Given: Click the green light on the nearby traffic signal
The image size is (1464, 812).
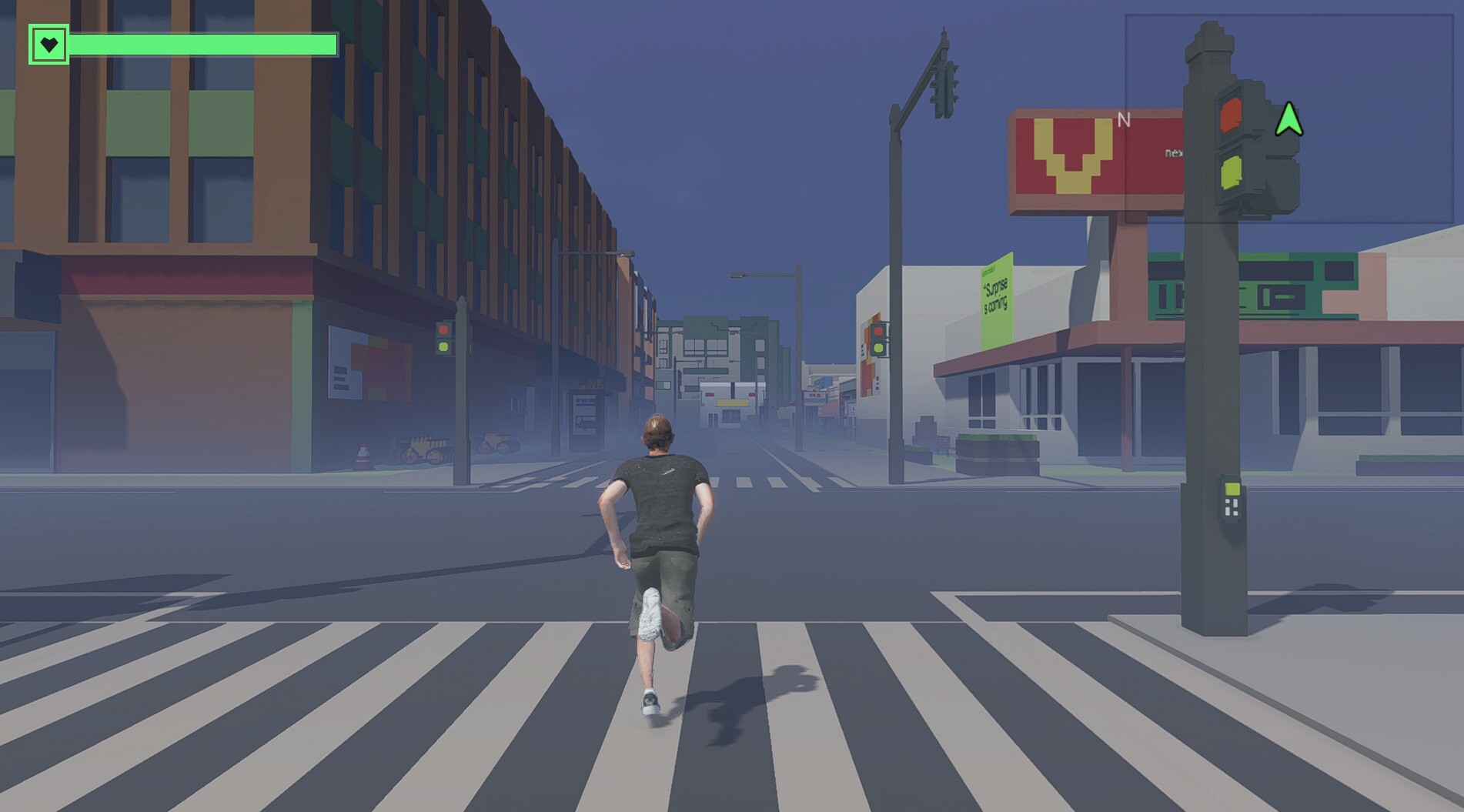Looking at the screenshot, I should pyautogui.click(x=1229, y=171).
